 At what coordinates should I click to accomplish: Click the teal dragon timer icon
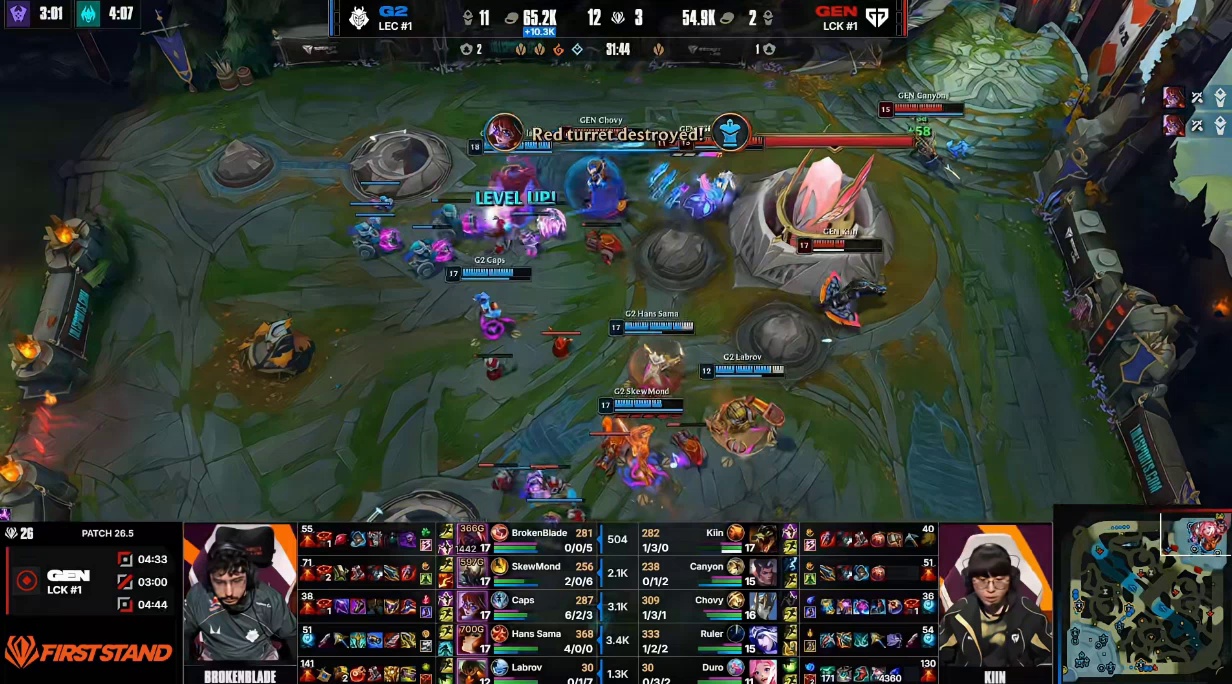(x=89, y=15)
